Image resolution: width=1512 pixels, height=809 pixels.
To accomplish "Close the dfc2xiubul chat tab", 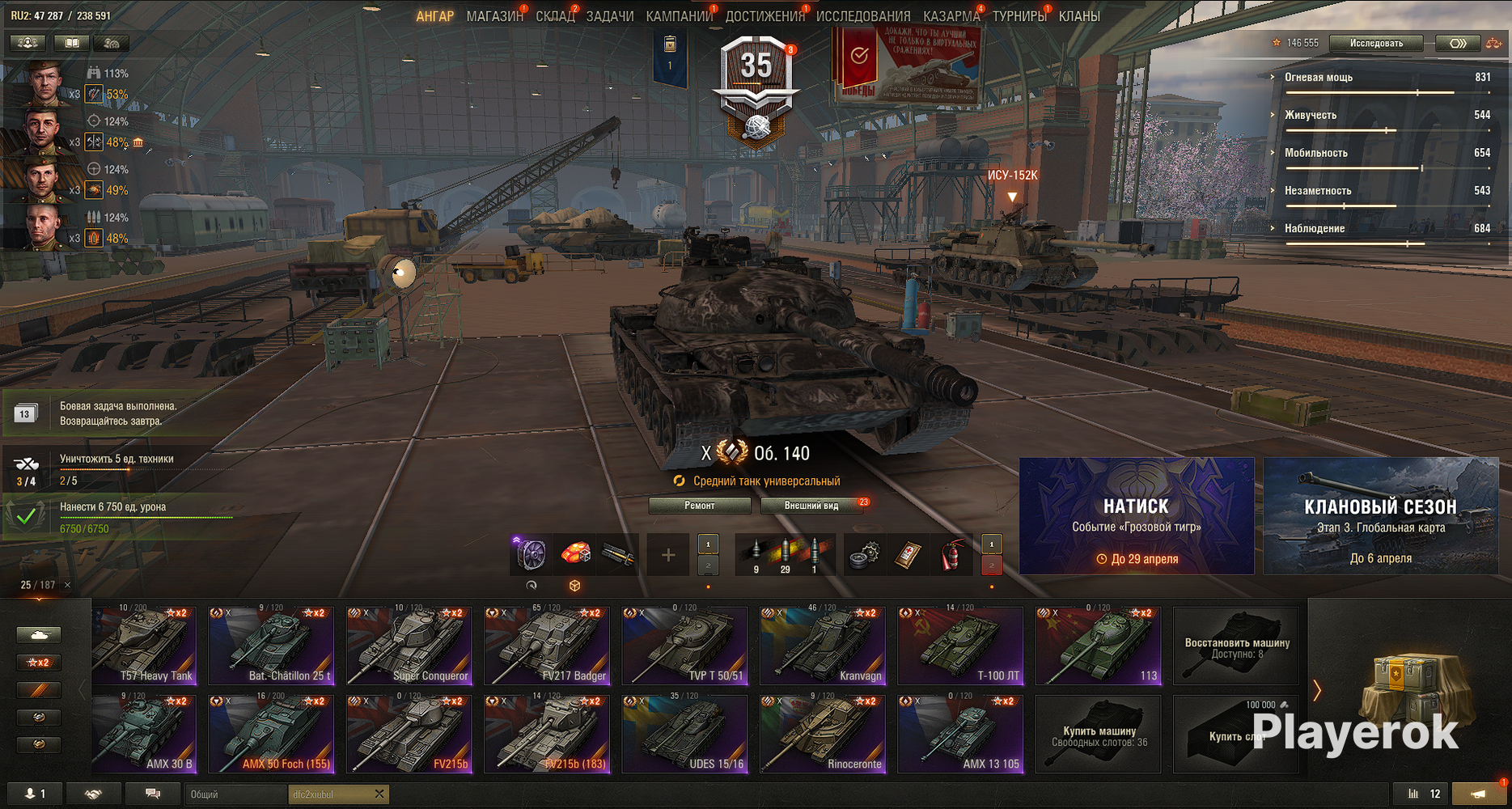I will (x=379, y=794).
